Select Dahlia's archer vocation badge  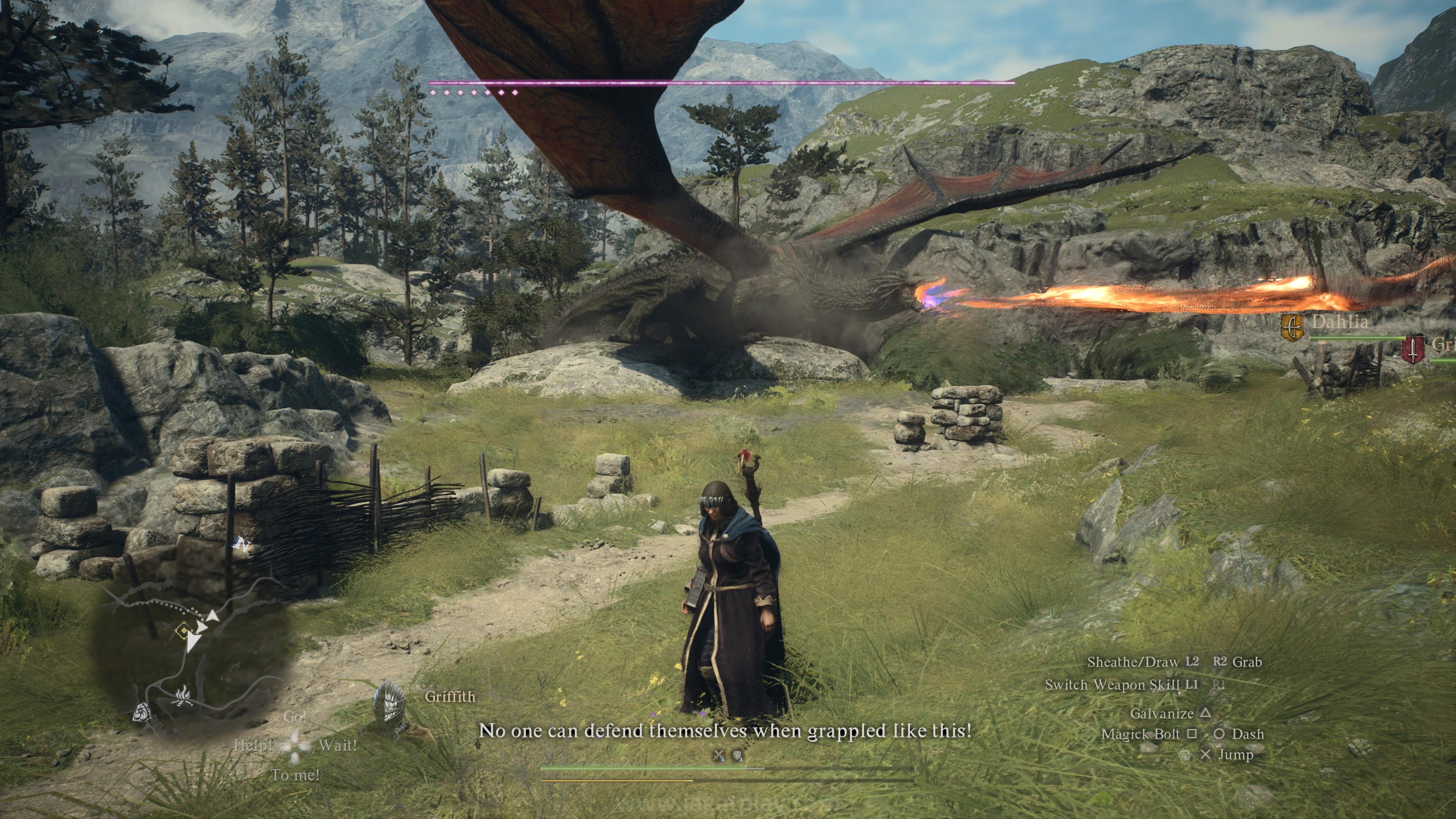(1292, 328)
